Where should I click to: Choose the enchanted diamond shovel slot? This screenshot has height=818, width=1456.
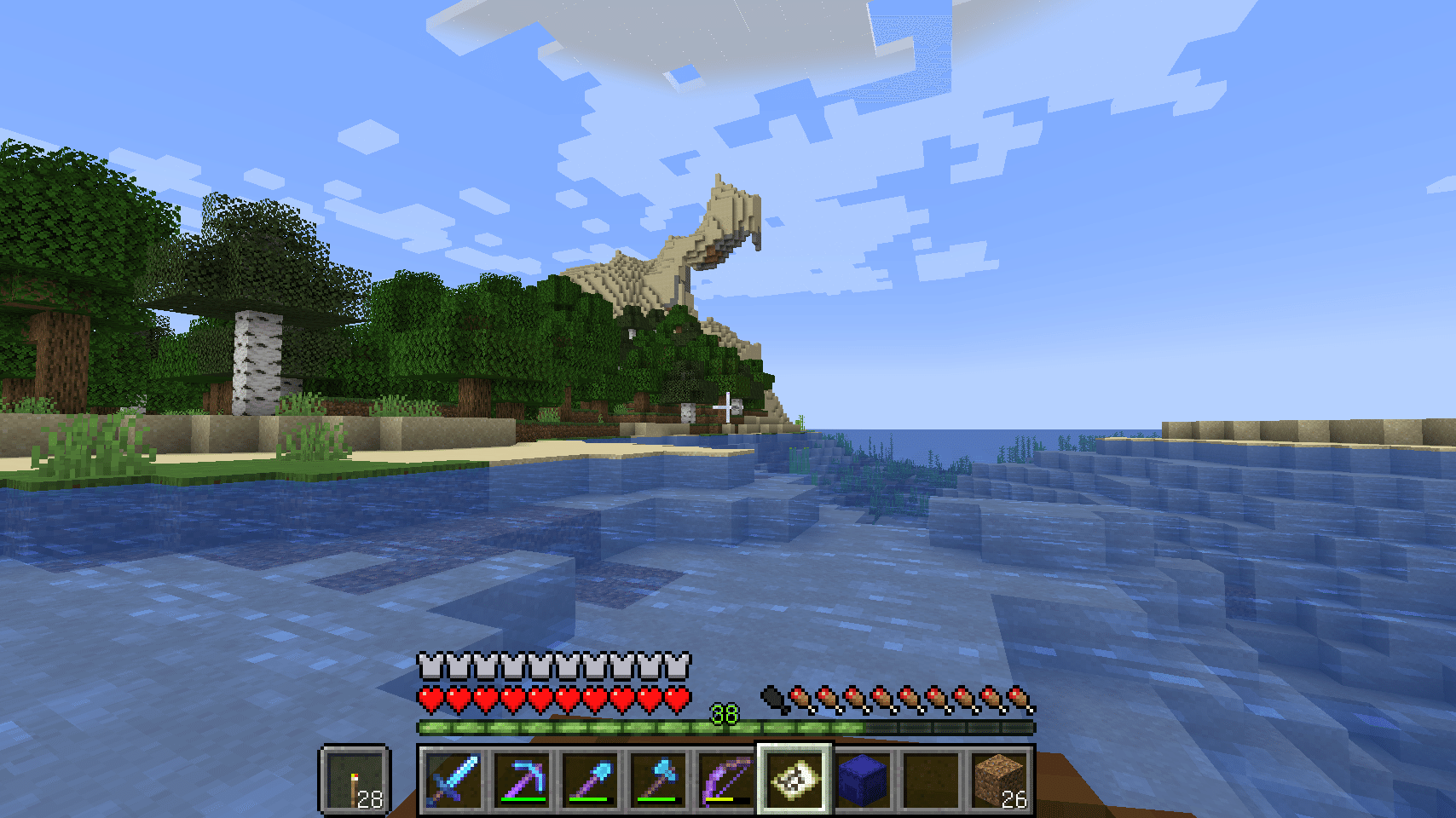click(x=590, y=779)
